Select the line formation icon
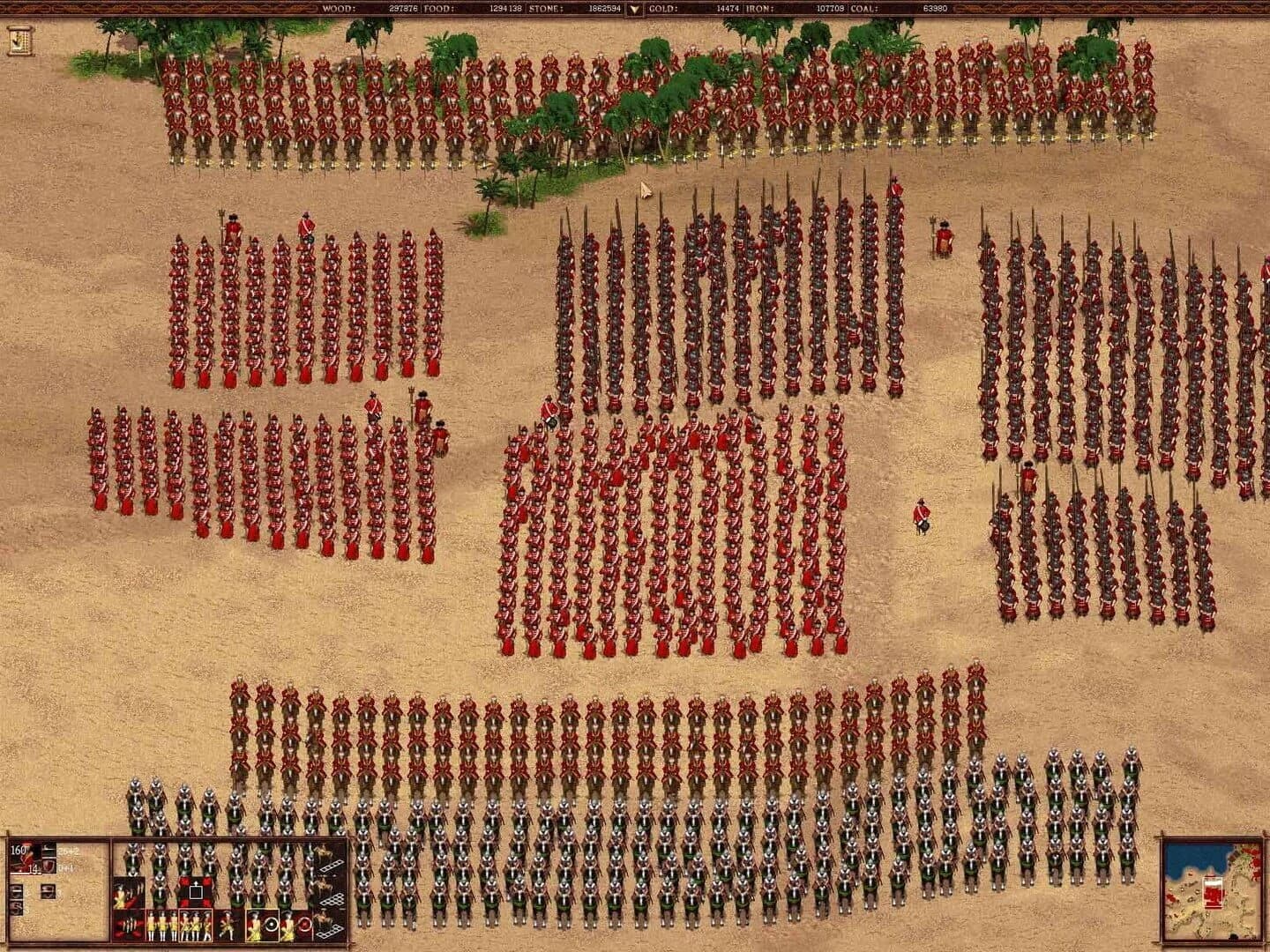The width and height of the screenshot is (1270, 952). 332,865
